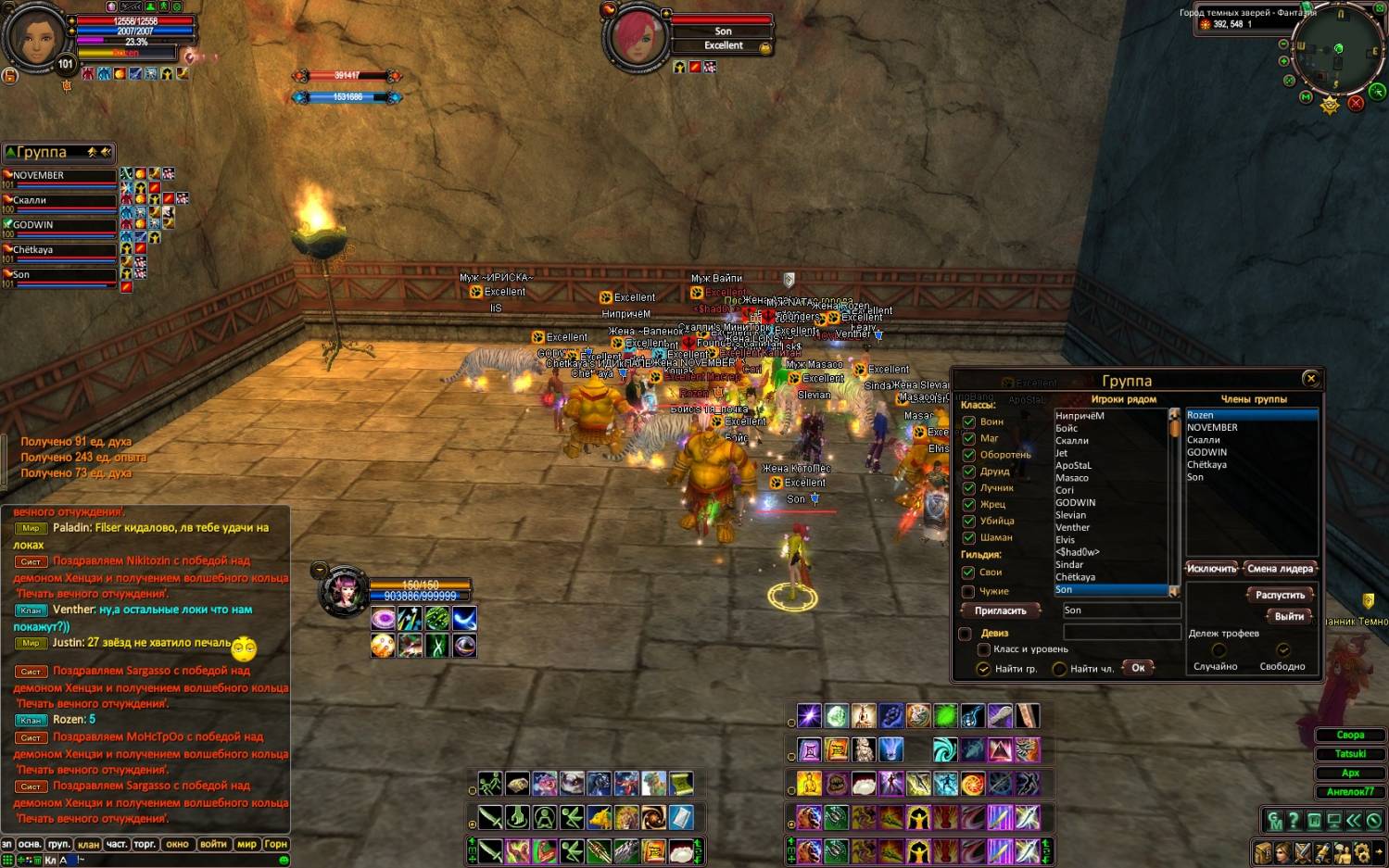Click the Исключить button
The width and height of the screenshot is (1389, 868).
[1211, 568]
